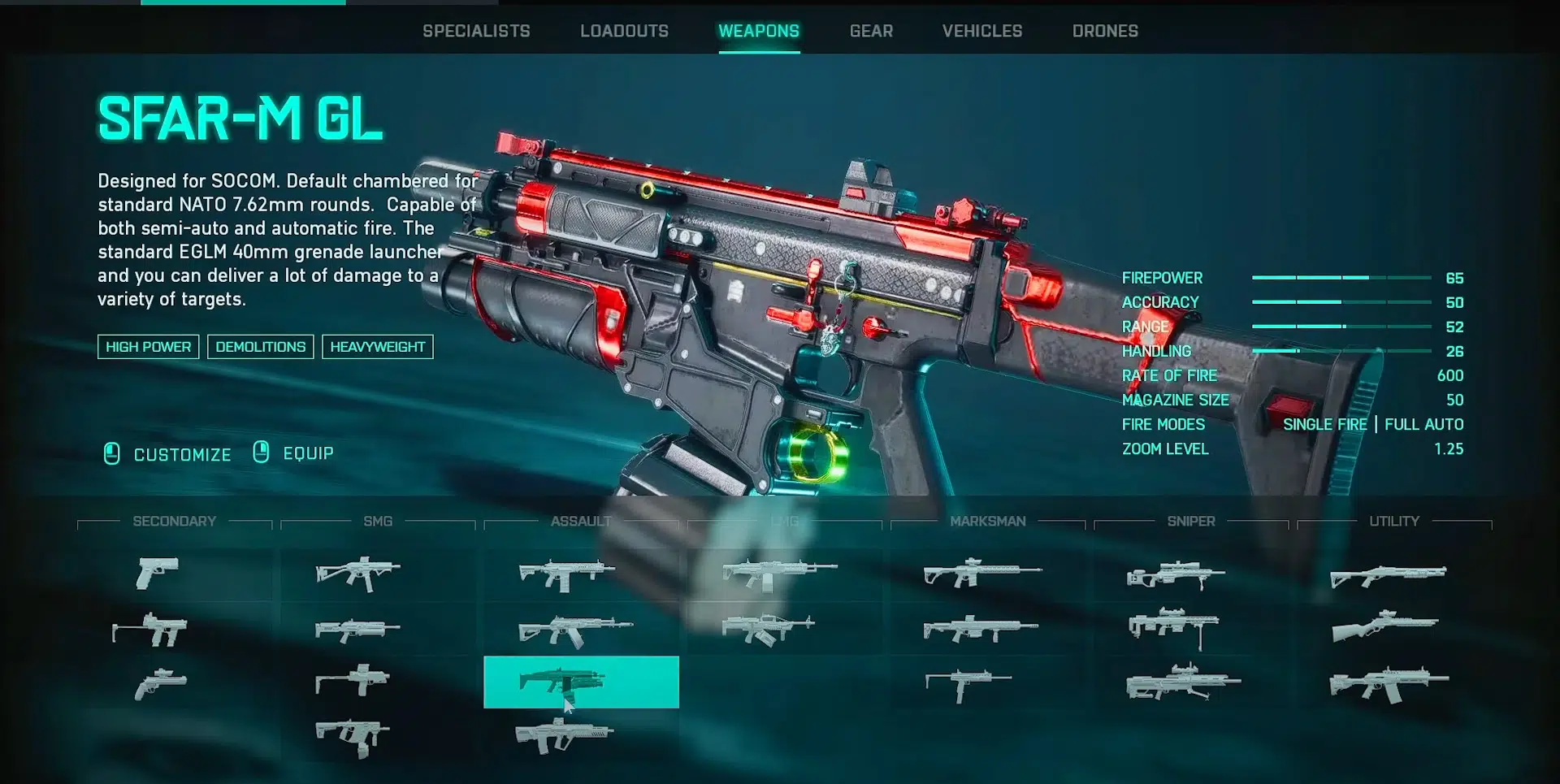Select the highlighted SFAR-M GL assault tile

point(581,682)
